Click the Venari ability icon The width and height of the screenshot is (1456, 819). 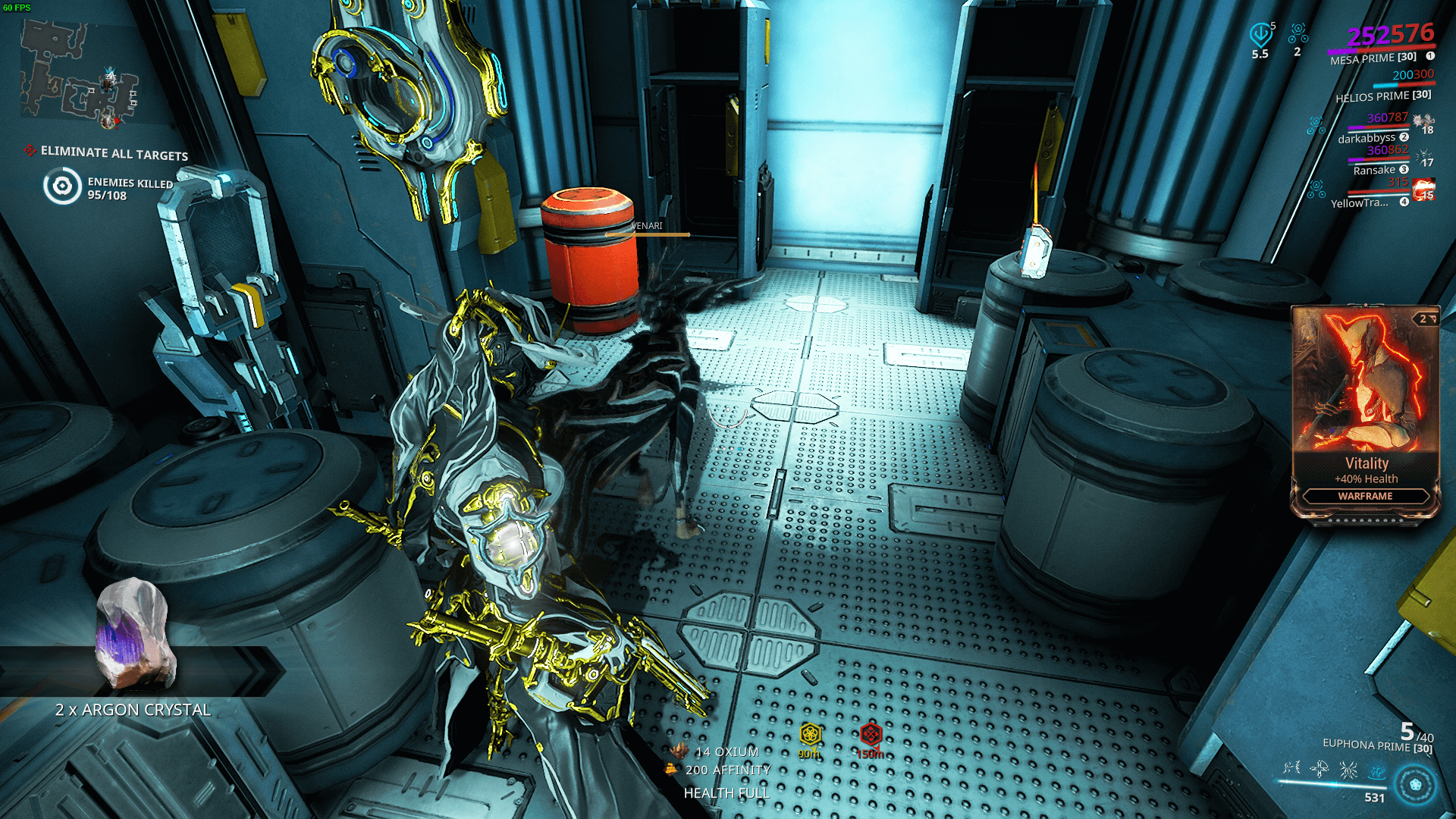[1348, 770]
